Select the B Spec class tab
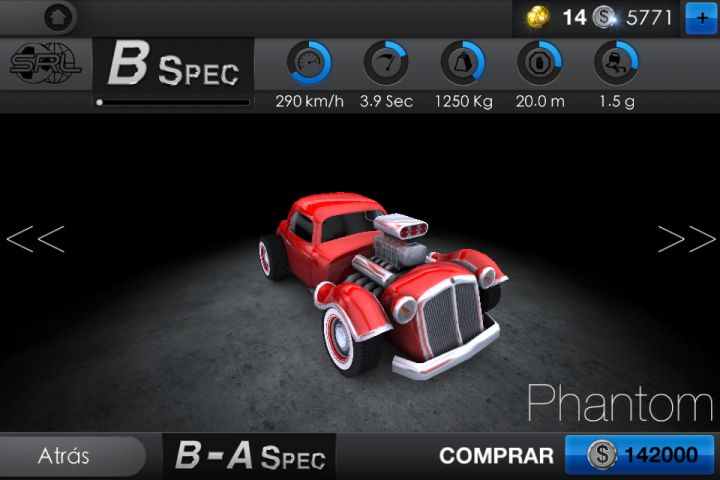 pos(174,66)
